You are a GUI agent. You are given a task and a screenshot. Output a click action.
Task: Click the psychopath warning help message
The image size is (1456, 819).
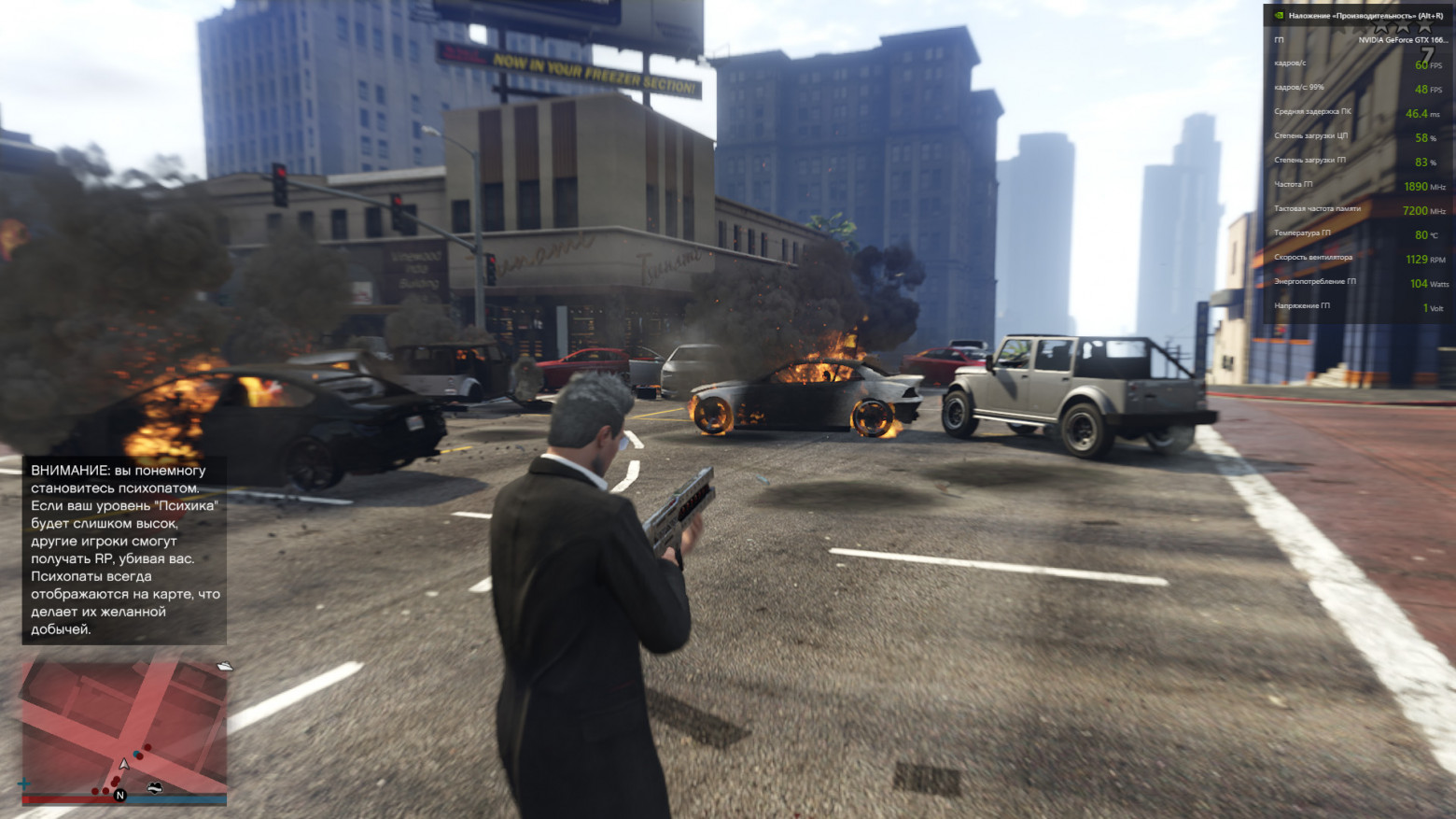coord(124,549)
